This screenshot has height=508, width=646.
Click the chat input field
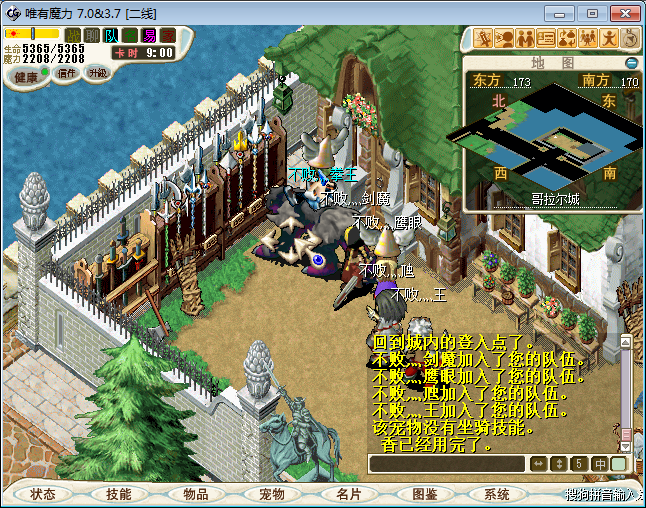point(446,464)
